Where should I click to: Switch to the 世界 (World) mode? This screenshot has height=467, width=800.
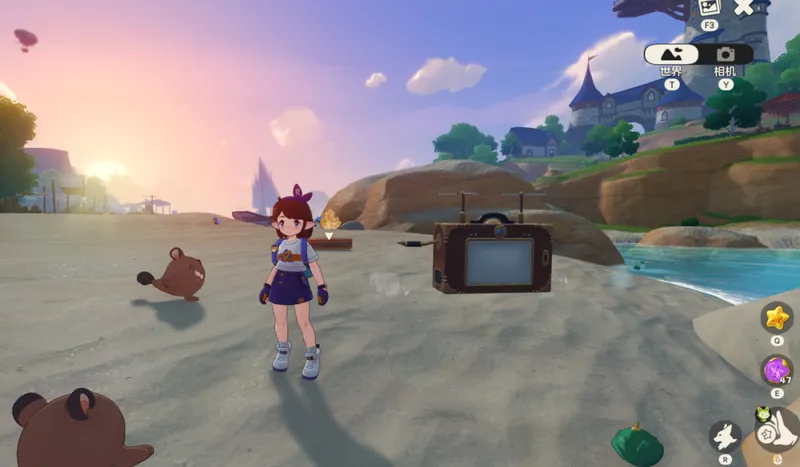tap(671, 55)
